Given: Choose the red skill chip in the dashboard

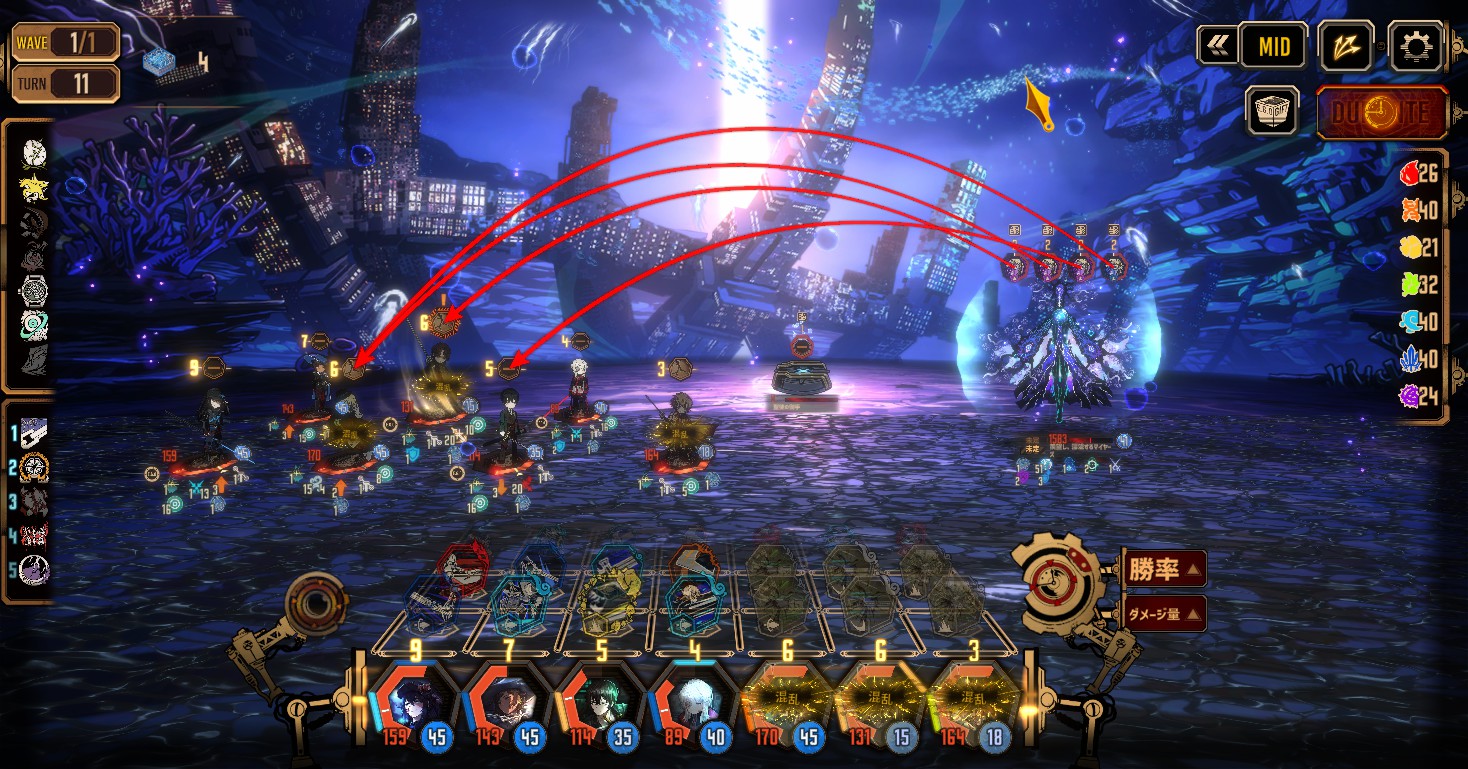Looking at the screenshot, I should (x=461, y=567).
